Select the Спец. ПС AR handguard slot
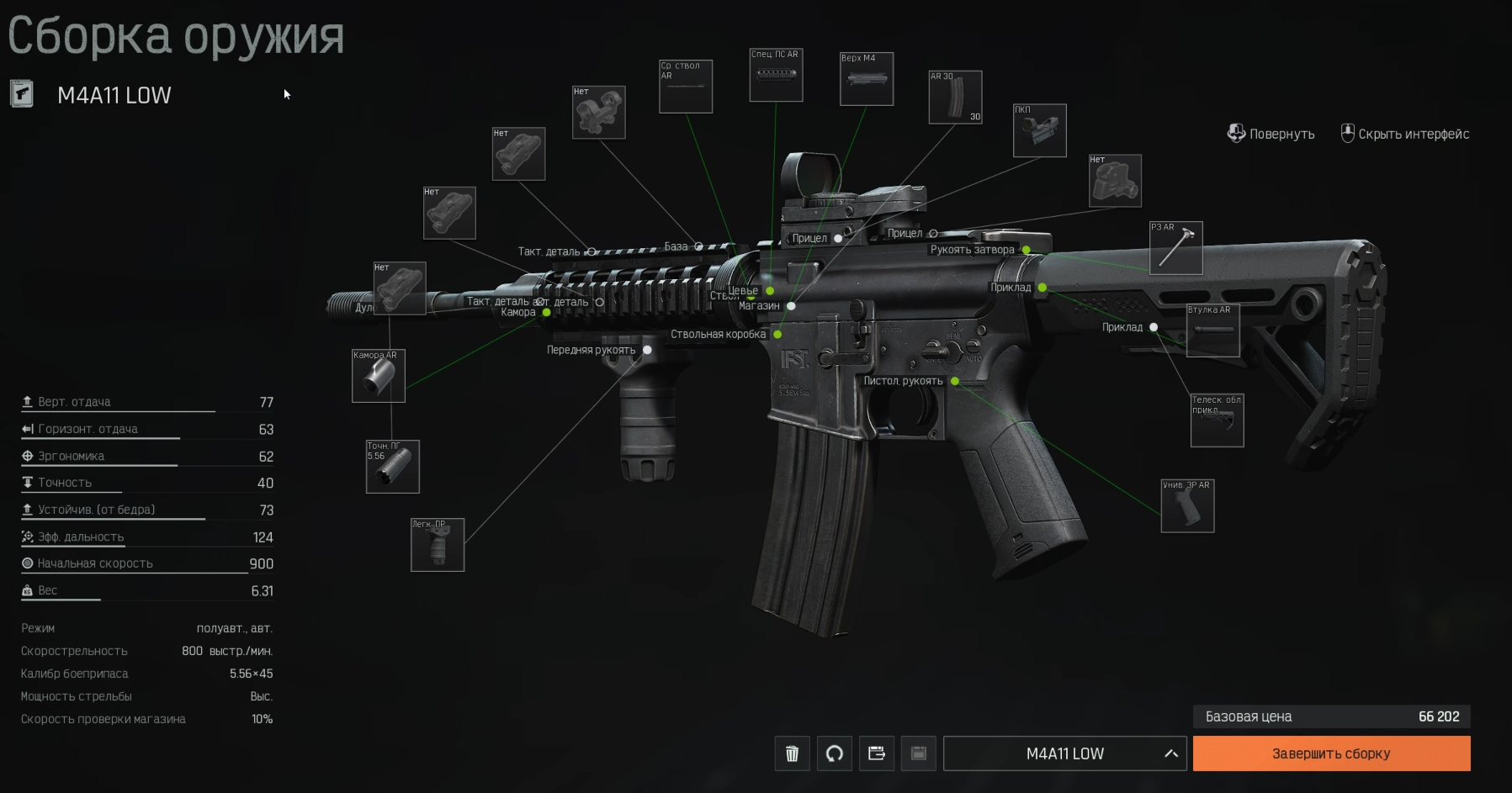Screen dimensions: 1512x793 click(x=776, y=76)
